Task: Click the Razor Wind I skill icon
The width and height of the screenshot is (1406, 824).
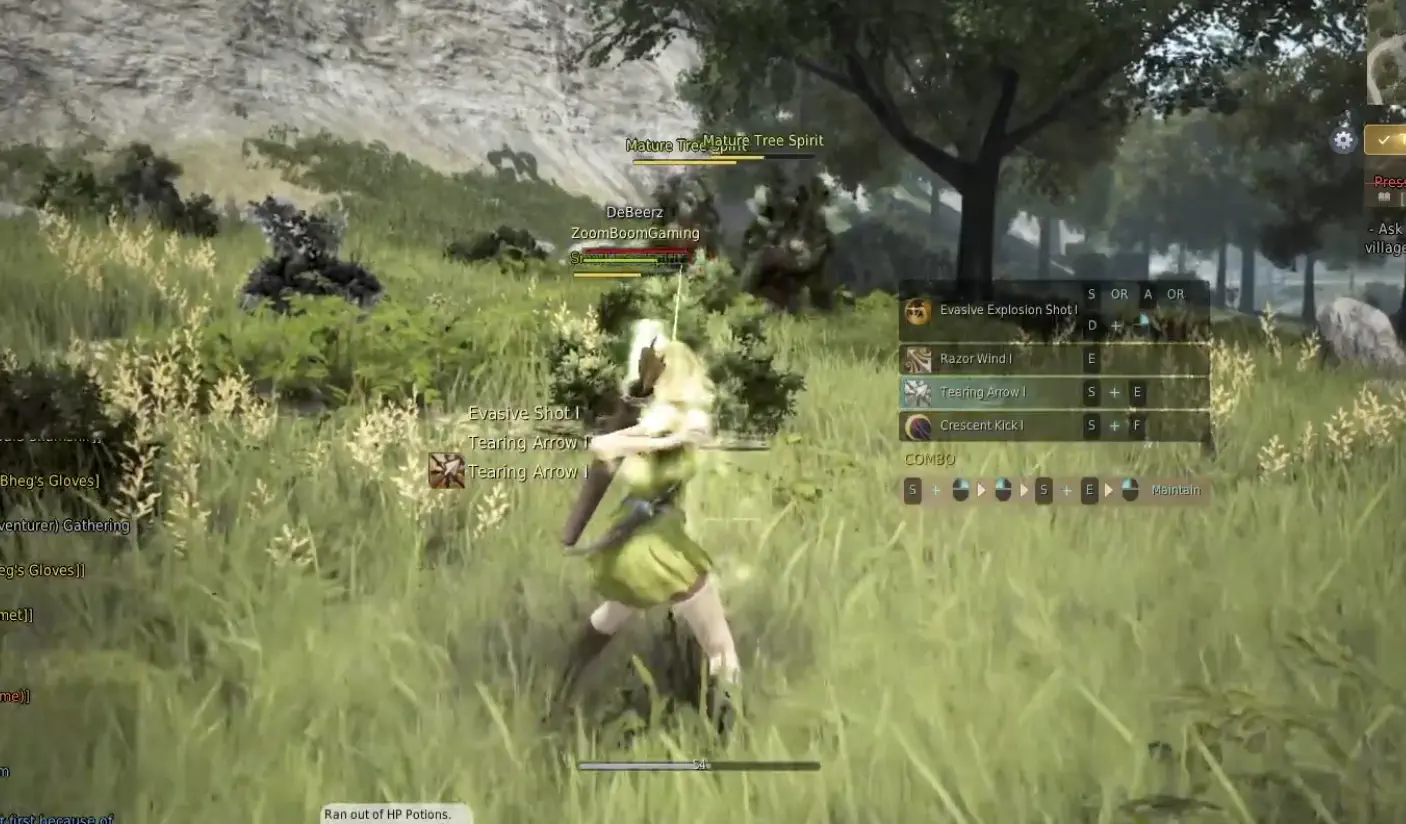Action: click(918, 358)
